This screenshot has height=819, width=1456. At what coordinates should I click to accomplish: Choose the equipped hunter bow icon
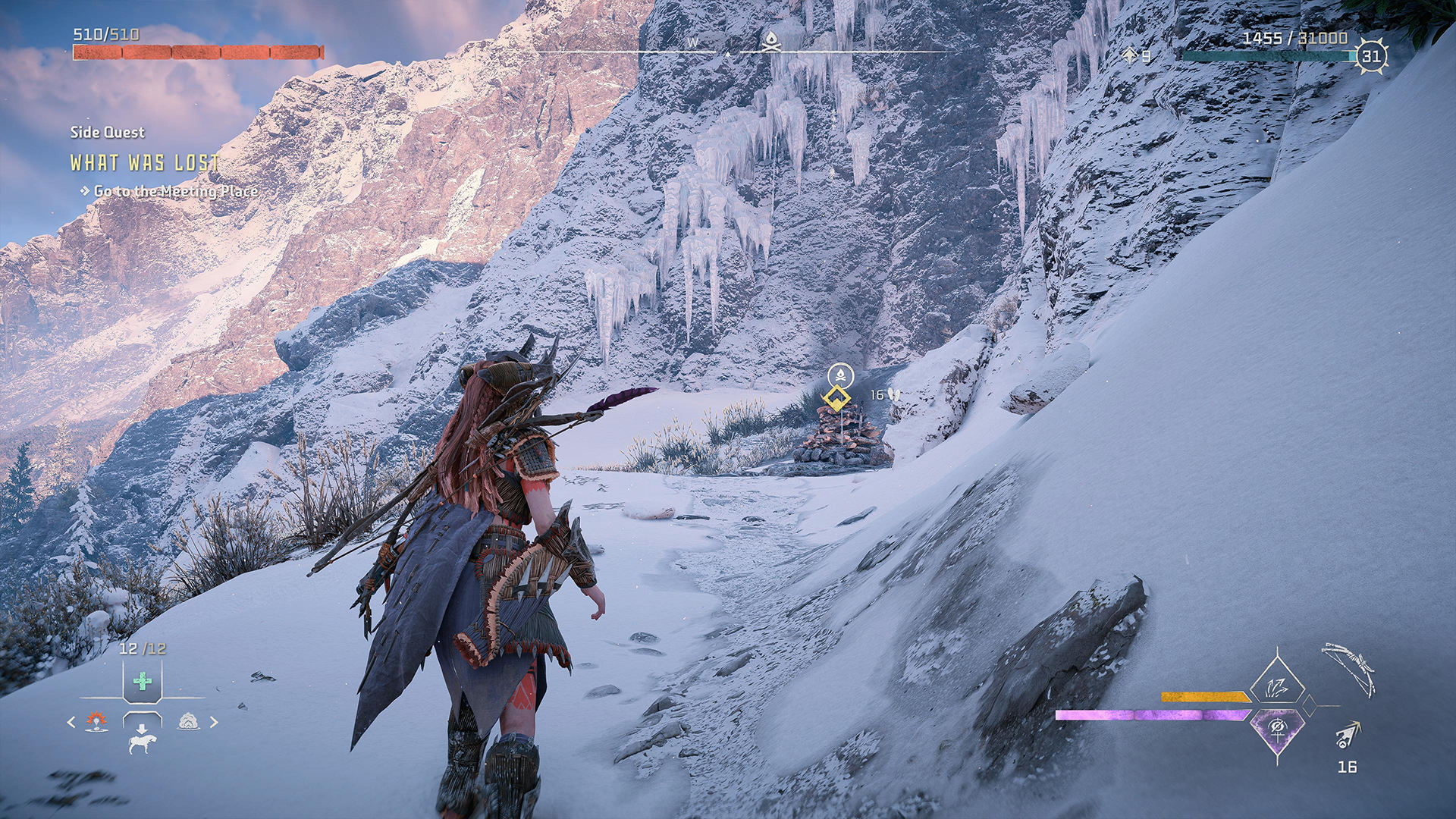pyautogui.click(x=1350, y=669)
